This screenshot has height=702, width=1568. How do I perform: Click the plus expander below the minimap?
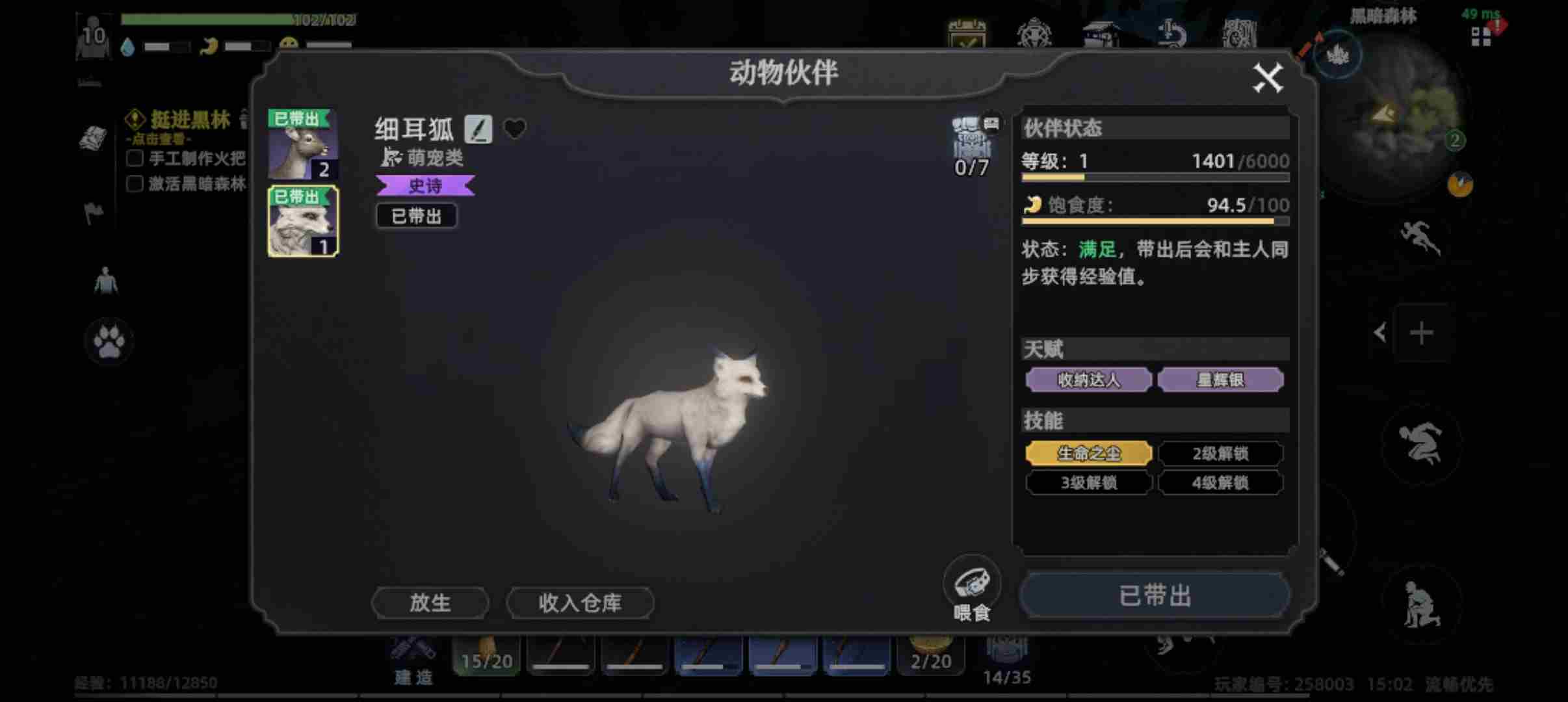(x=1423, y=333)
